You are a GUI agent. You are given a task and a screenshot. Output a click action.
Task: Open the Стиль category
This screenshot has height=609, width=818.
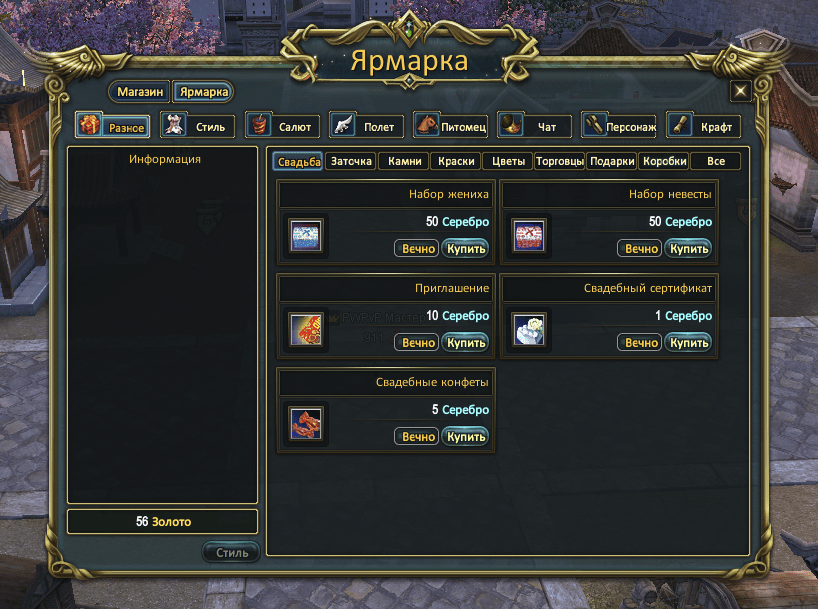pyautogui.click(x=198, y=127)
